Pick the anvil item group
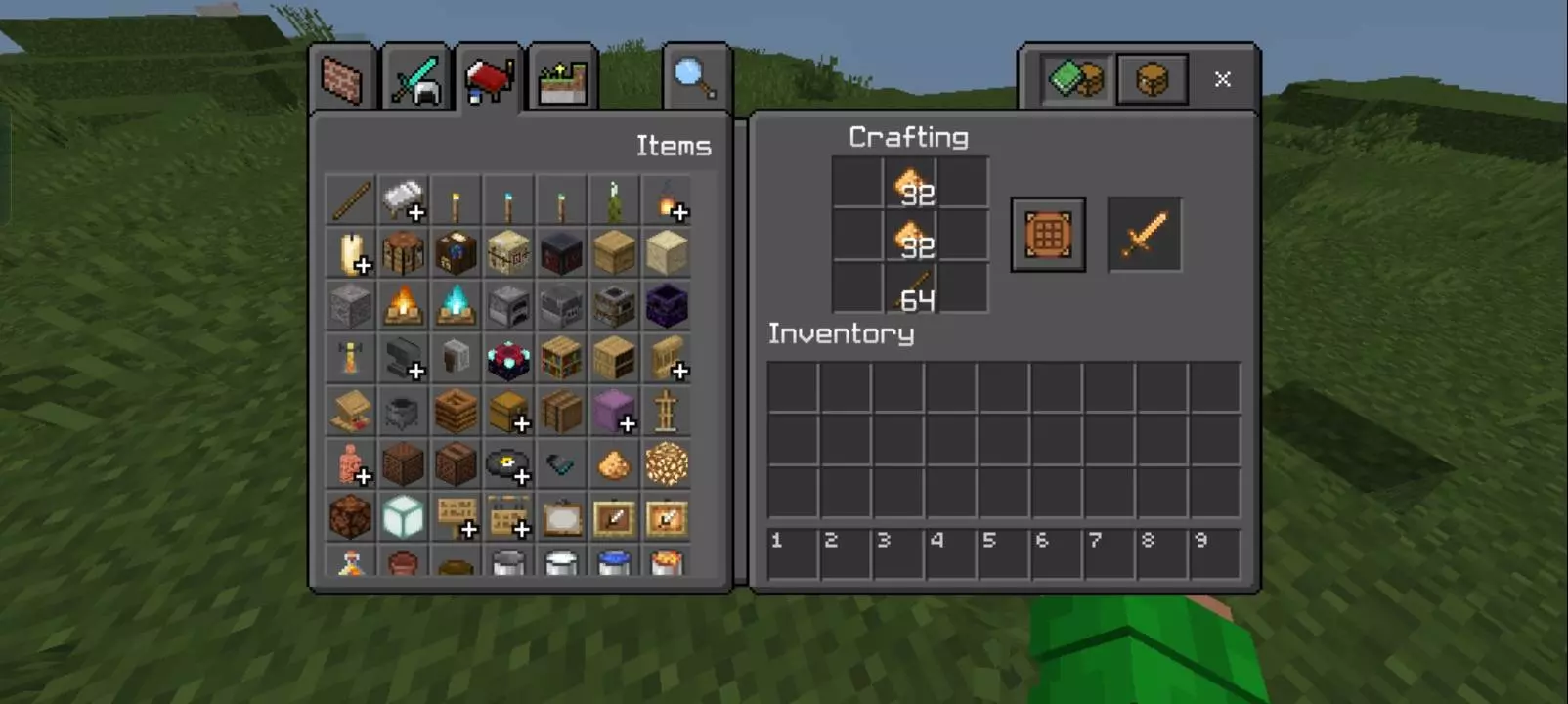1568x704 pixels. tap(403, 359)
